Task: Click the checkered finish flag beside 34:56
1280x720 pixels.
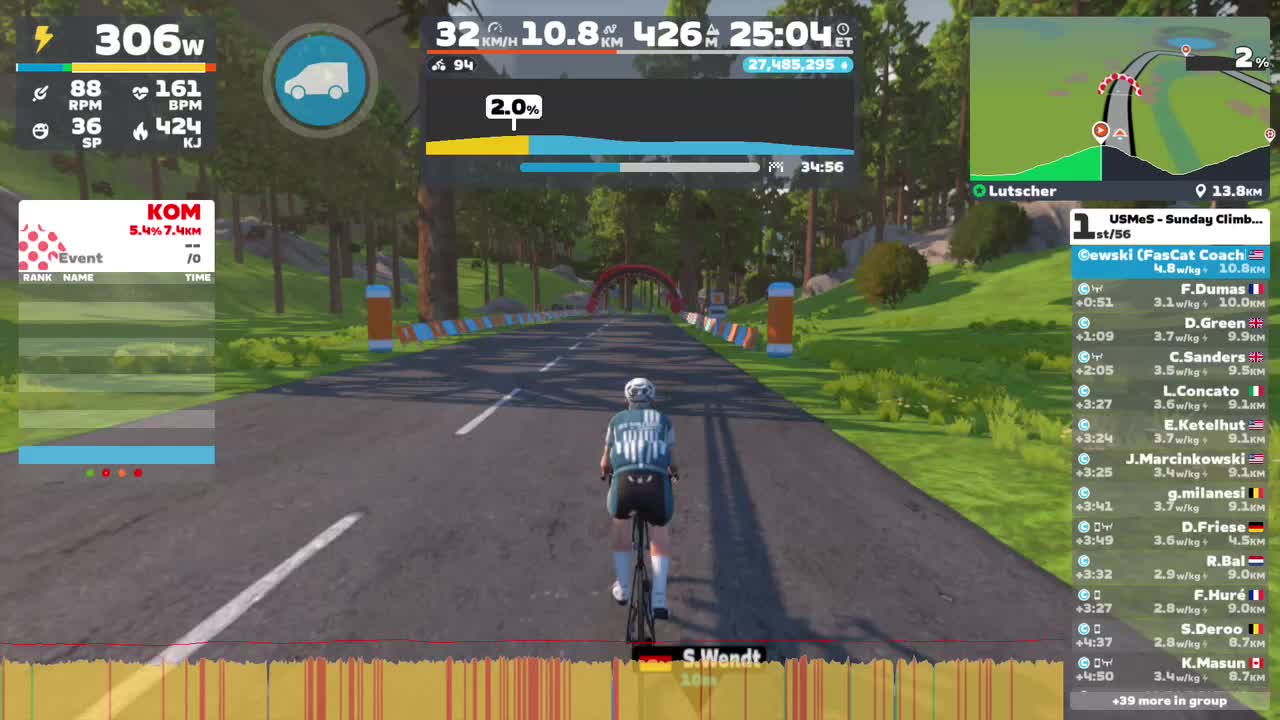Action: pyautogui.click(x=776, y=167)
